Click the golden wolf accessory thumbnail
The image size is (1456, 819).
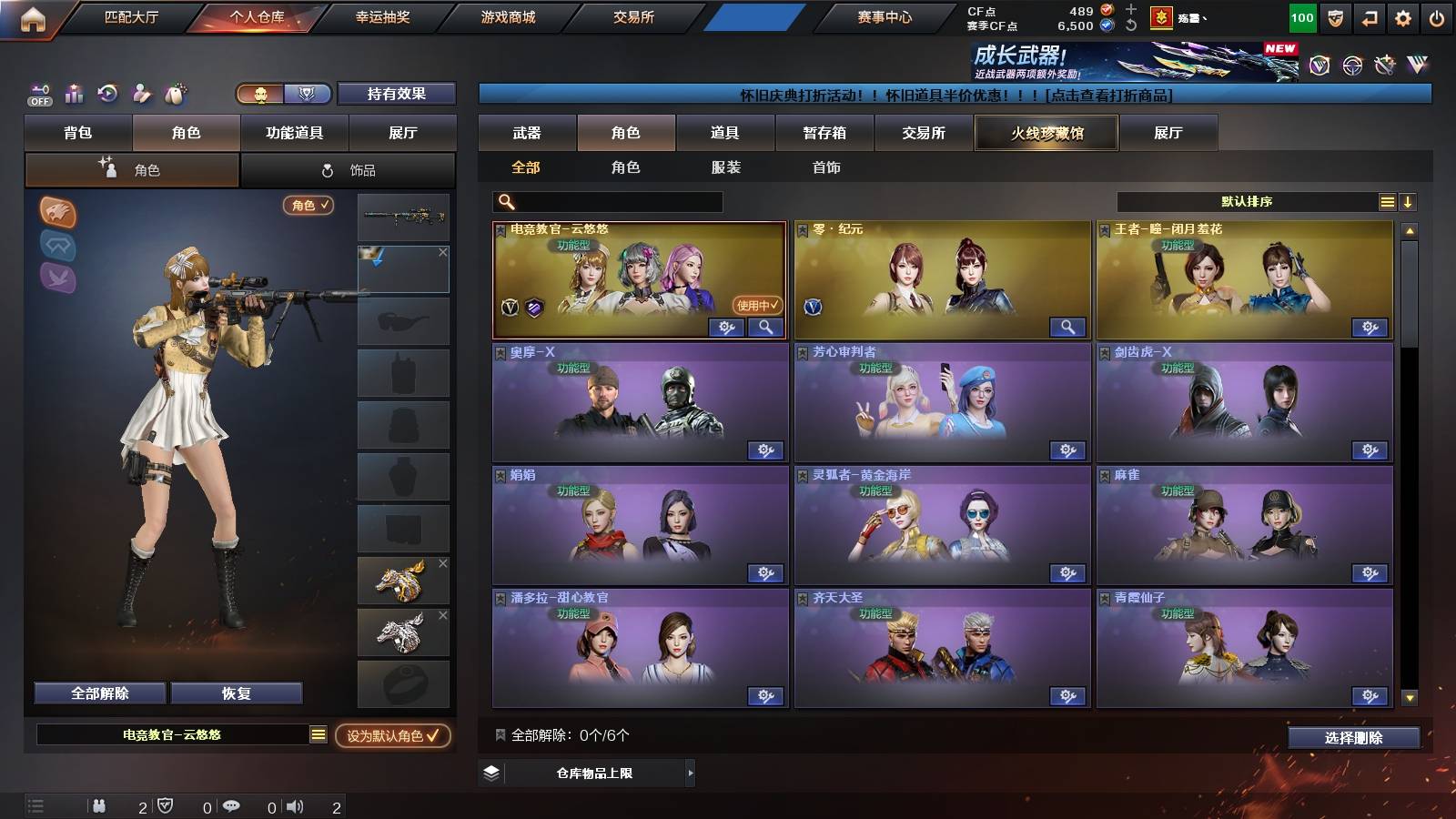click(401, 580)
